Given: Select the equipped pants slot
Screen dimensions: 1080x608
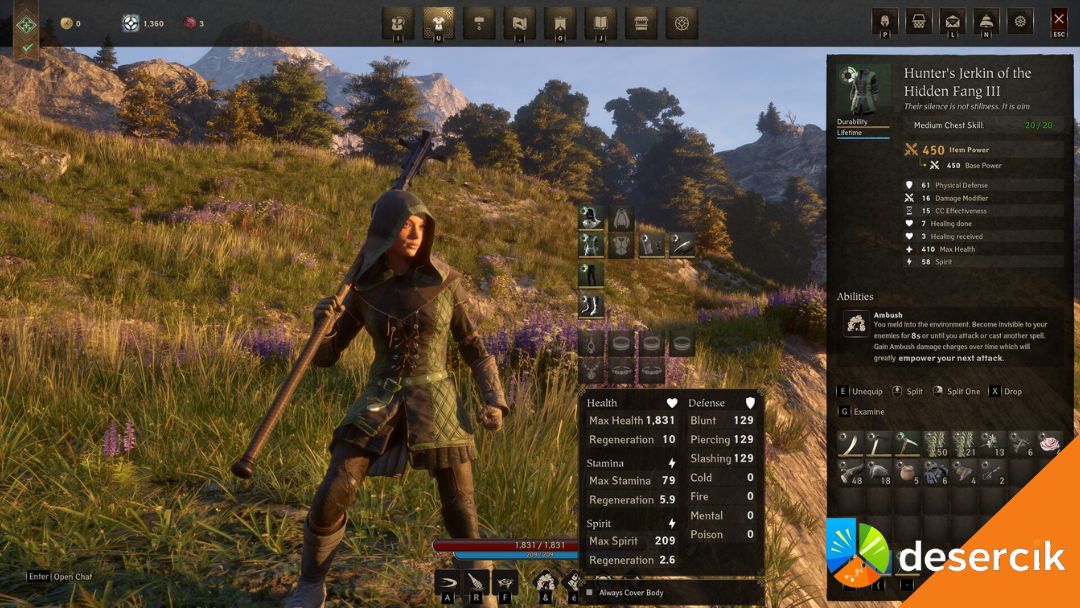Looking at the screenshot, I should pyautogui.click(x=591, y=275).
